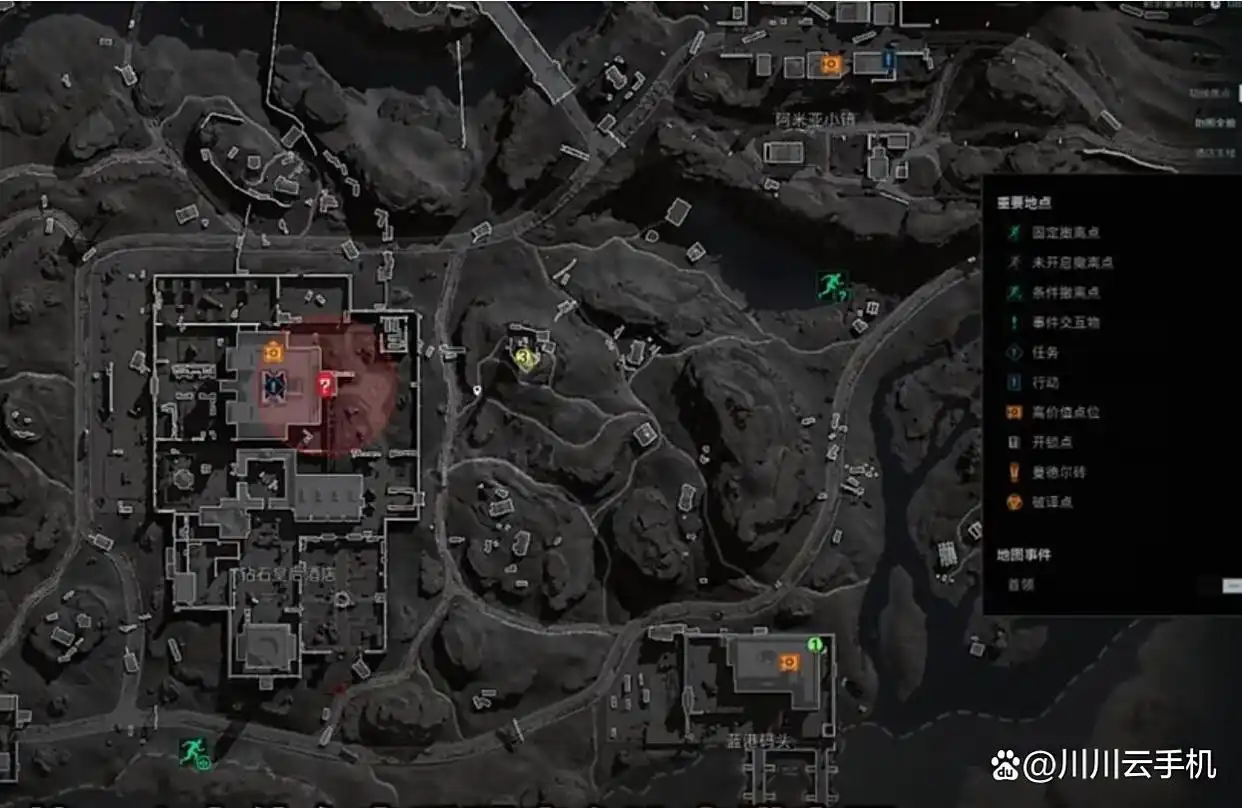Toggle the 行动 legend entry
Screen dimensions: 1242x808
click(x=1040, y=382)
